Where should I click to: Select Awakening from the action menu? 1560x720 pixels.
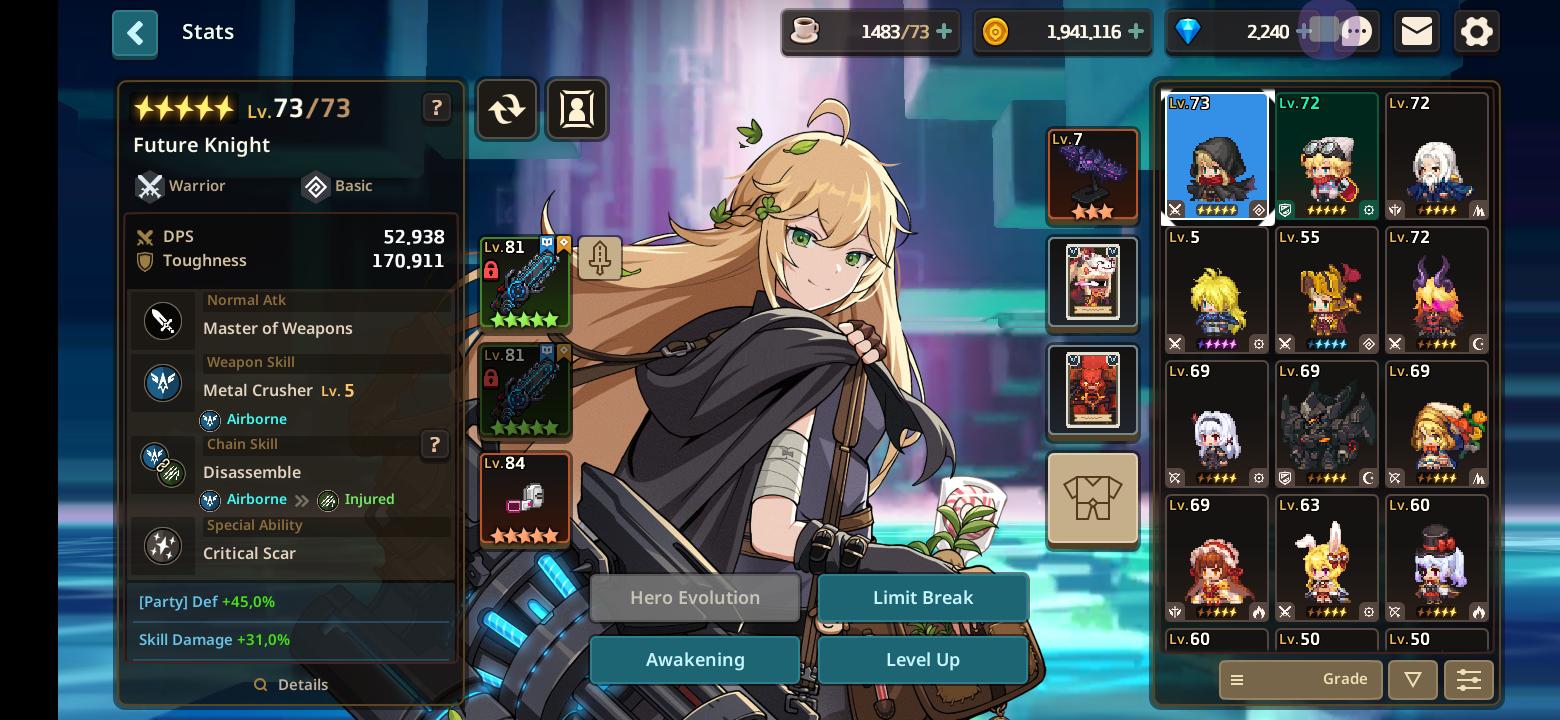(694, 659)
